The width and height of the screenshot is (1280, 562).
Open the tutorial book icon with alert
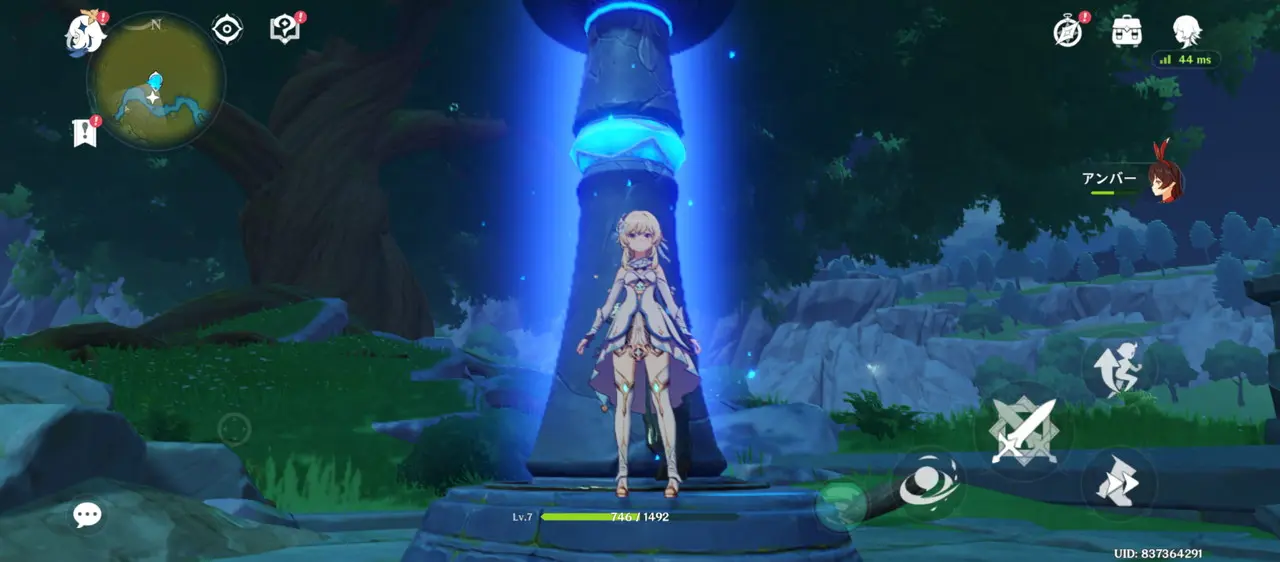[x=285, y=29]
